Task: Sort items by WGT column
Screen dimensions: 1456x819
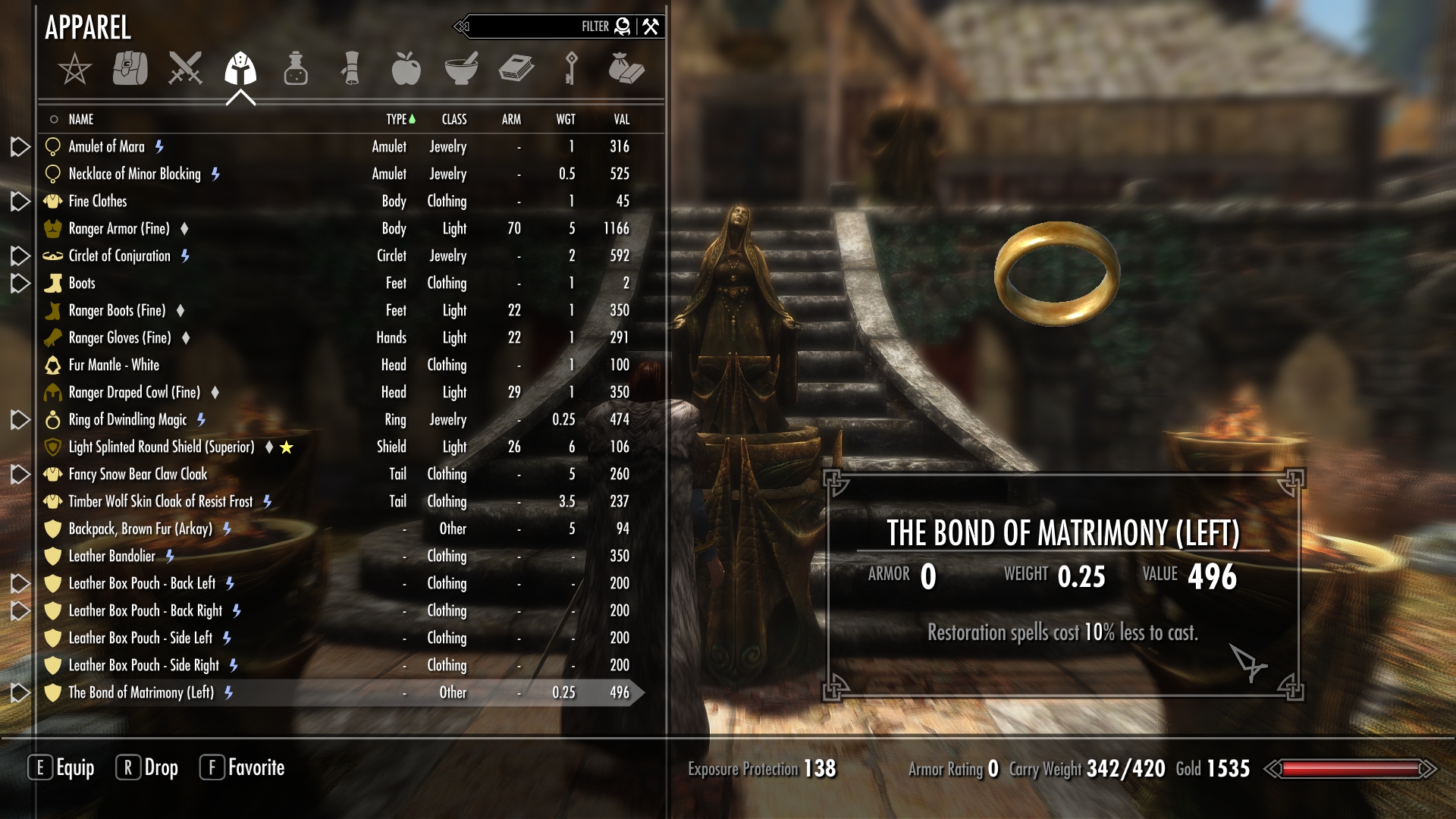Action: (565, 119)
